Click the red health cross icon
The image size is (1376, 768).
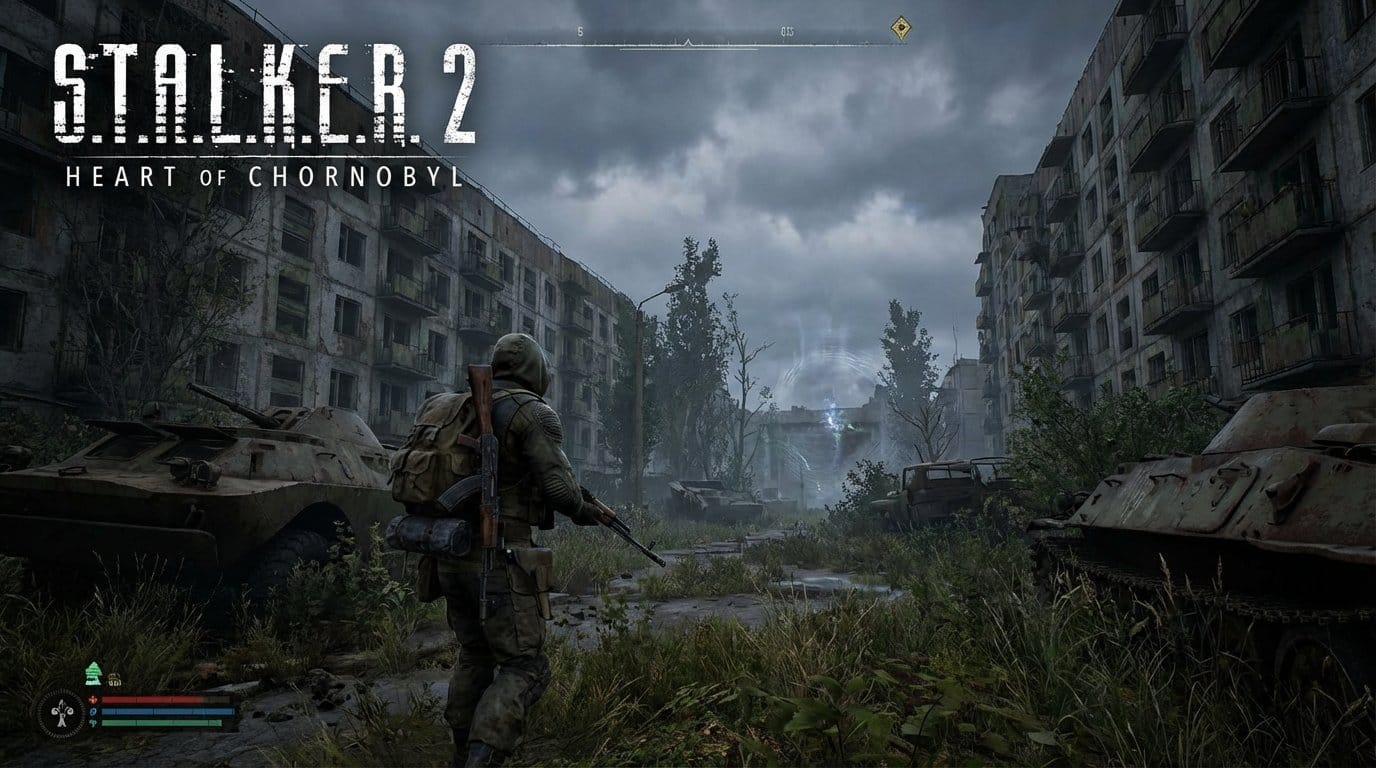(93, 700)
